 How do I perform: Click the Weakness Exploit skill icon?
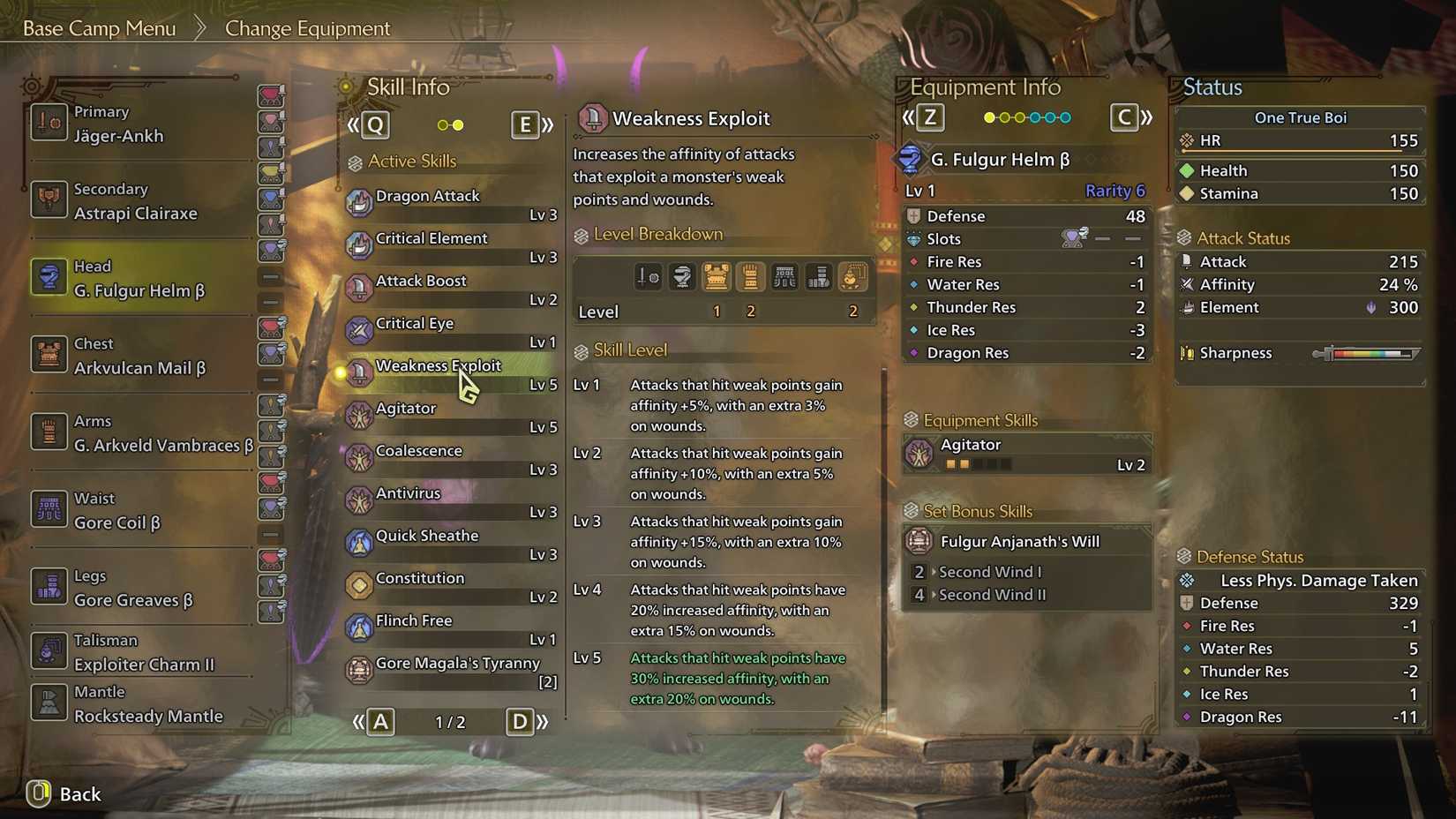359,369
